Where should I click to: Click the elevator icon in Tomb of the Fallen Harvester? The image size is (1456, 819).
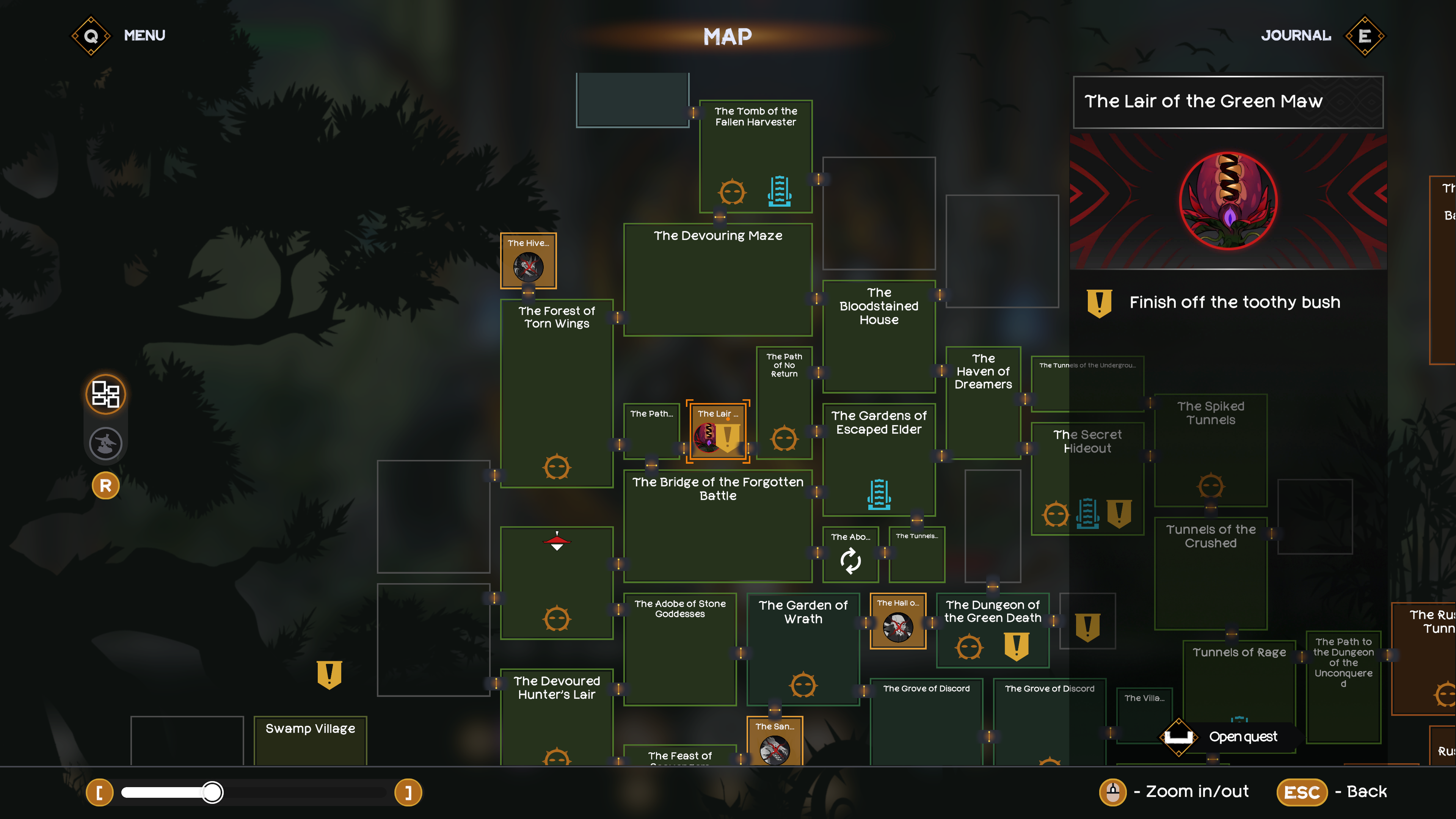pos(780,192)
